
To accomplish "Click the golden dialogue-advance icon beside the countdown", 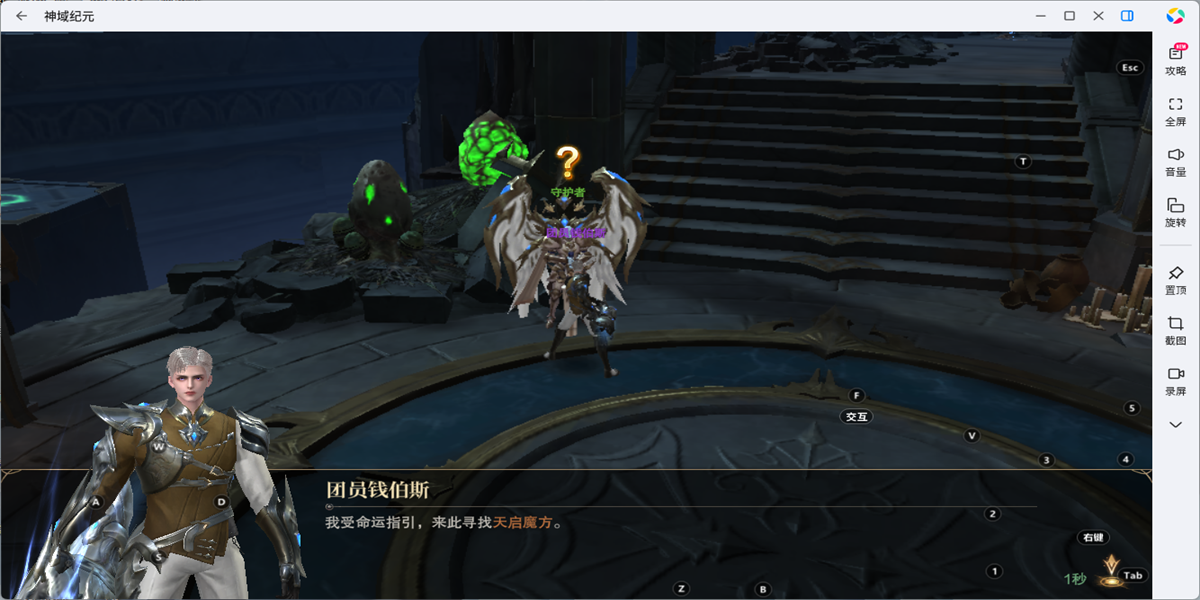I will (x=1109, y=571).
